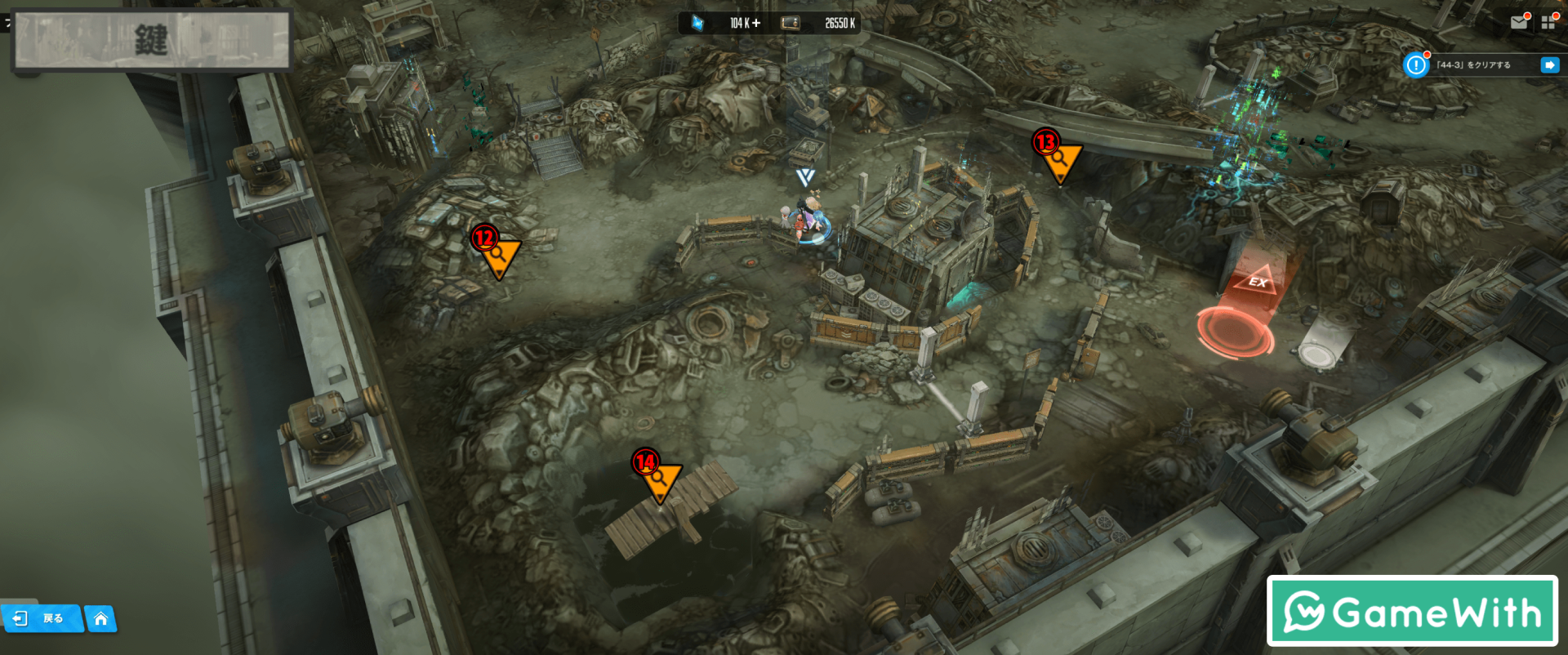Image resolution: width=1568 pixels, height=655 pixels.
Task: Jump to mission 44-3 via arrow button
Action: (1549, 65)
